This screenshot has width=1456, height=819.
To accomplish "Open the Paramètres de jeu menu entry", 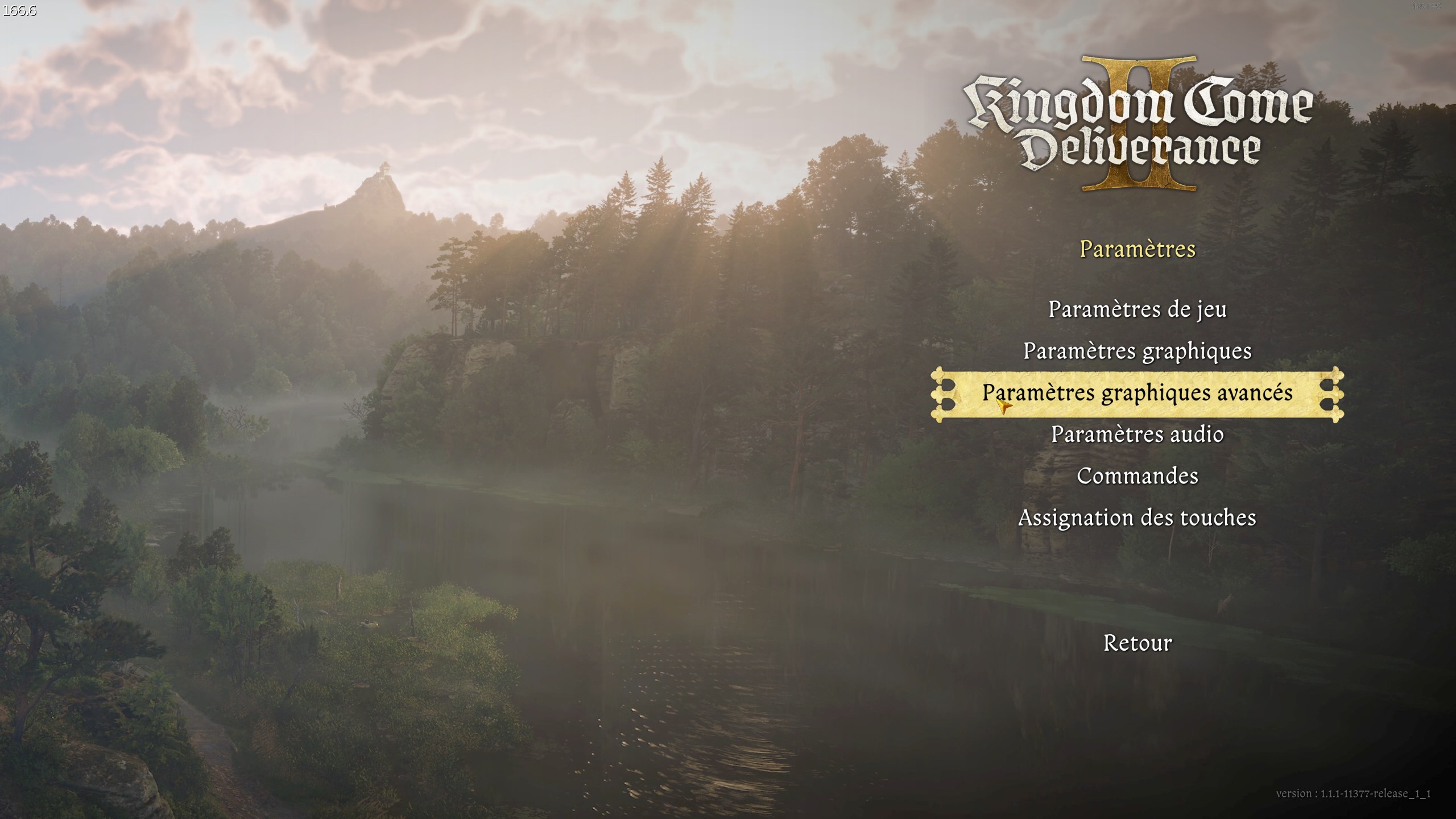I will pyautogui.click(x=1138, y=311).
